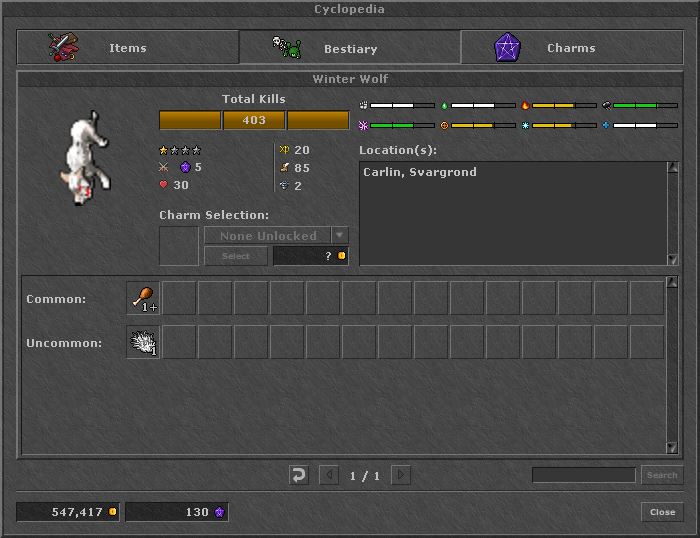Switch to the Items tab
700x538 pixels.
coord(127,47)
